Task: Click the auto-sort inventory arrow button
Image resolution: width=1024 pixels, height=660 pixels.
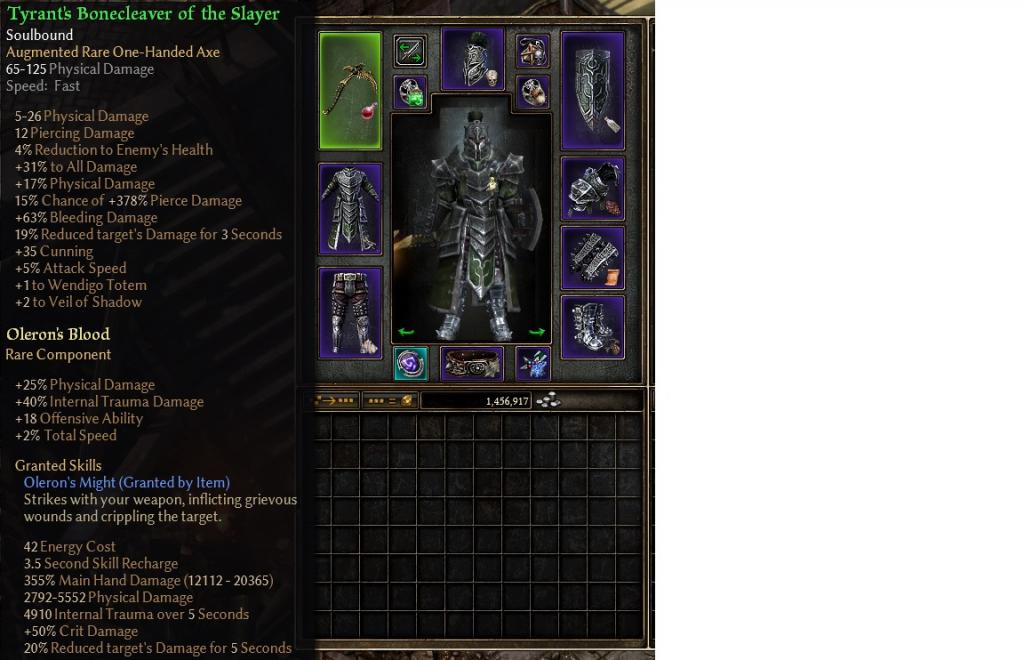Action: (x=335, y=401)
